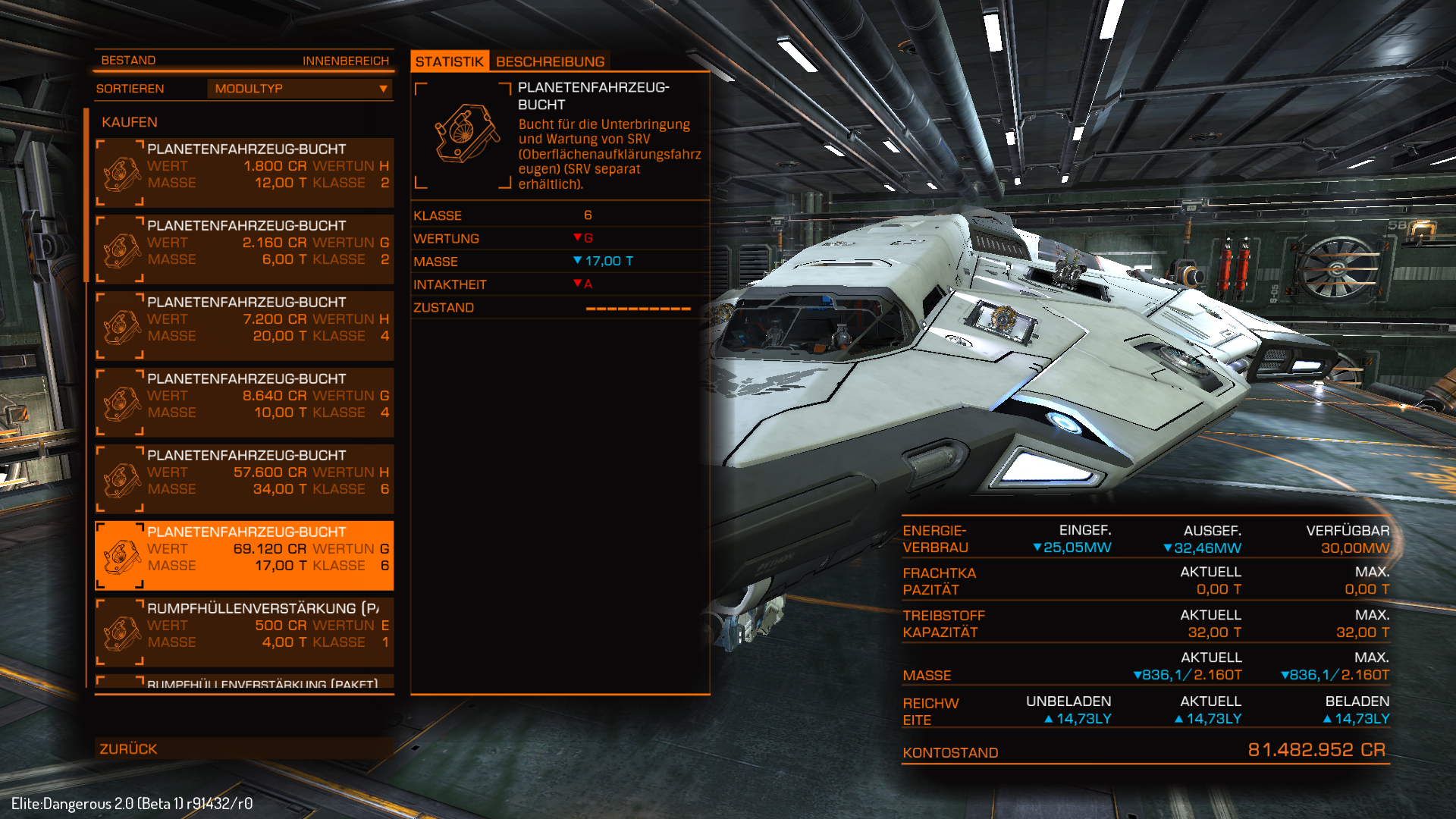The height and width of the screenshot is (819, 1456).
Task: Buy the highlighted 69.120 CR Planetenfahrzeug-Bucht
Action: [244, 556]
